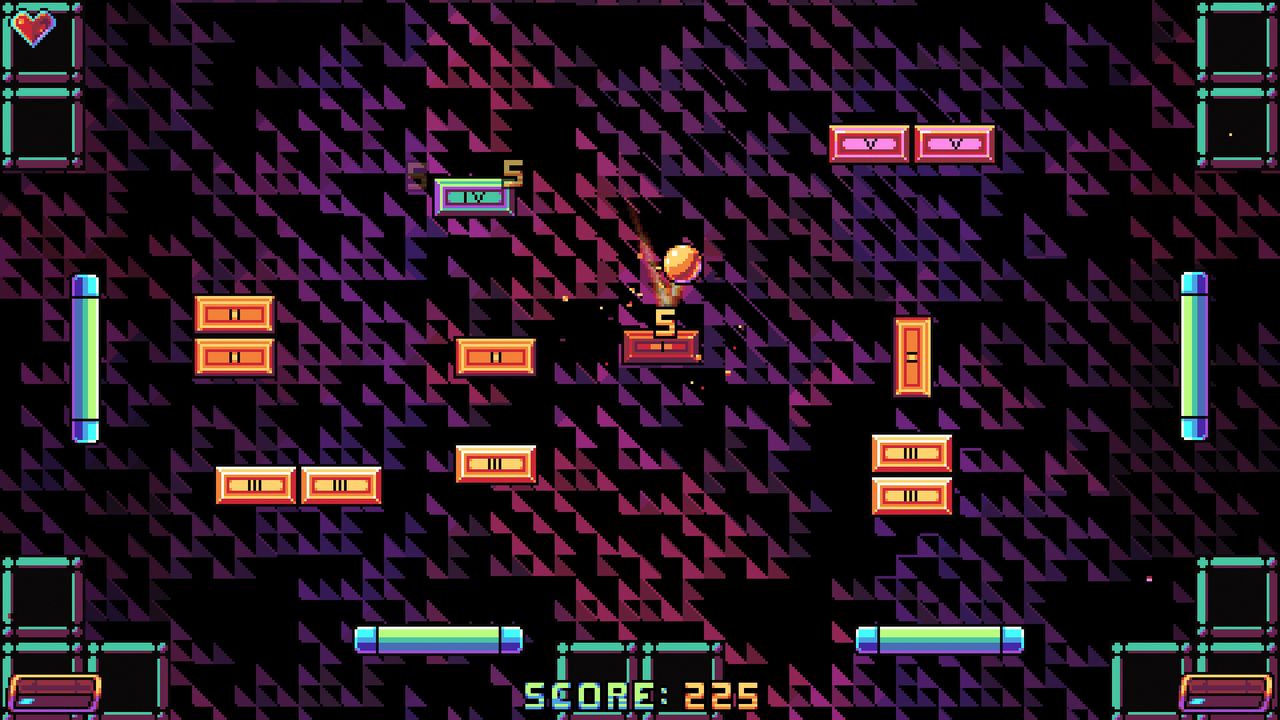Select the red brick marked I below the ball
The image size is (1280, 720).
(661, 349)
